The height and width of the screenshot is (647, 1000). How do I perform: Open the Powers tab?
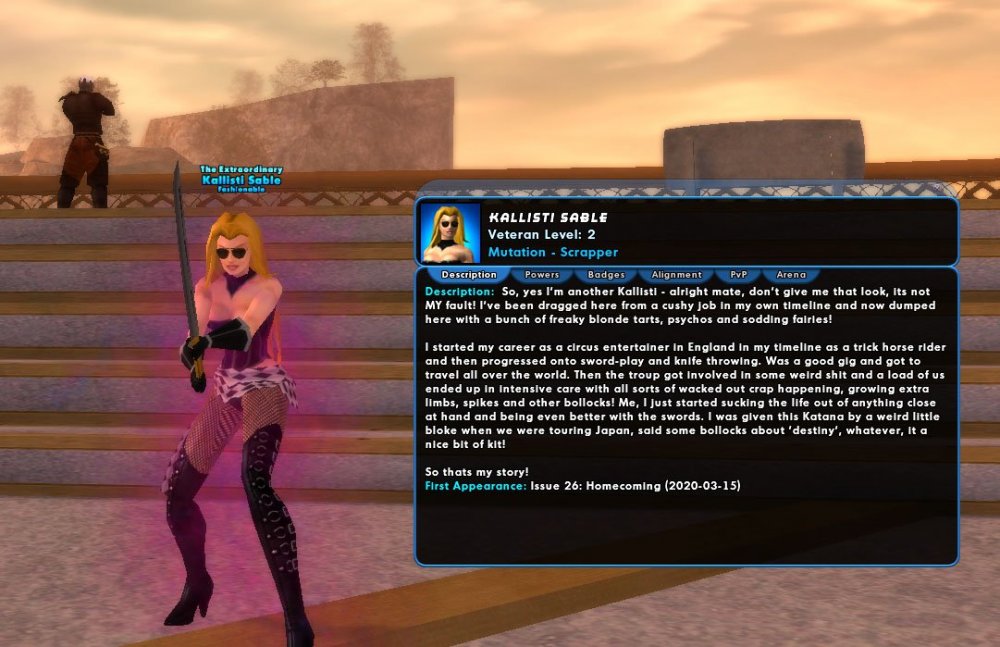click(541, 274)
